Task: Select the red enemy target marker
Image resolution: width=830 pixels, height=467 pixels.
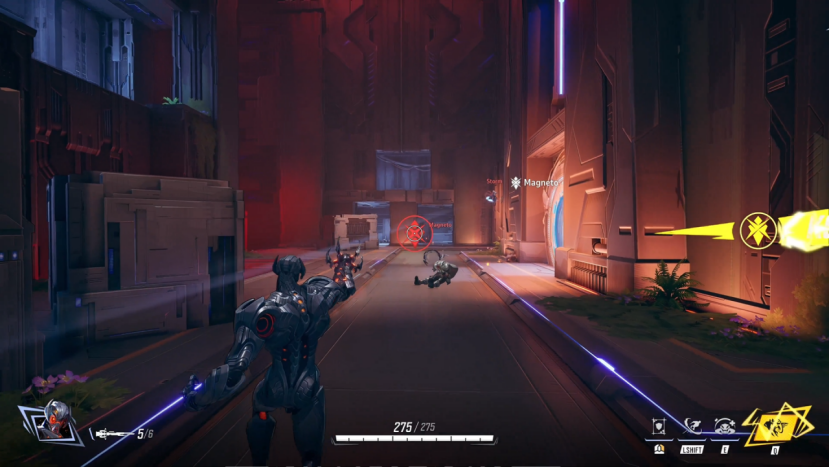Action: 413,233
